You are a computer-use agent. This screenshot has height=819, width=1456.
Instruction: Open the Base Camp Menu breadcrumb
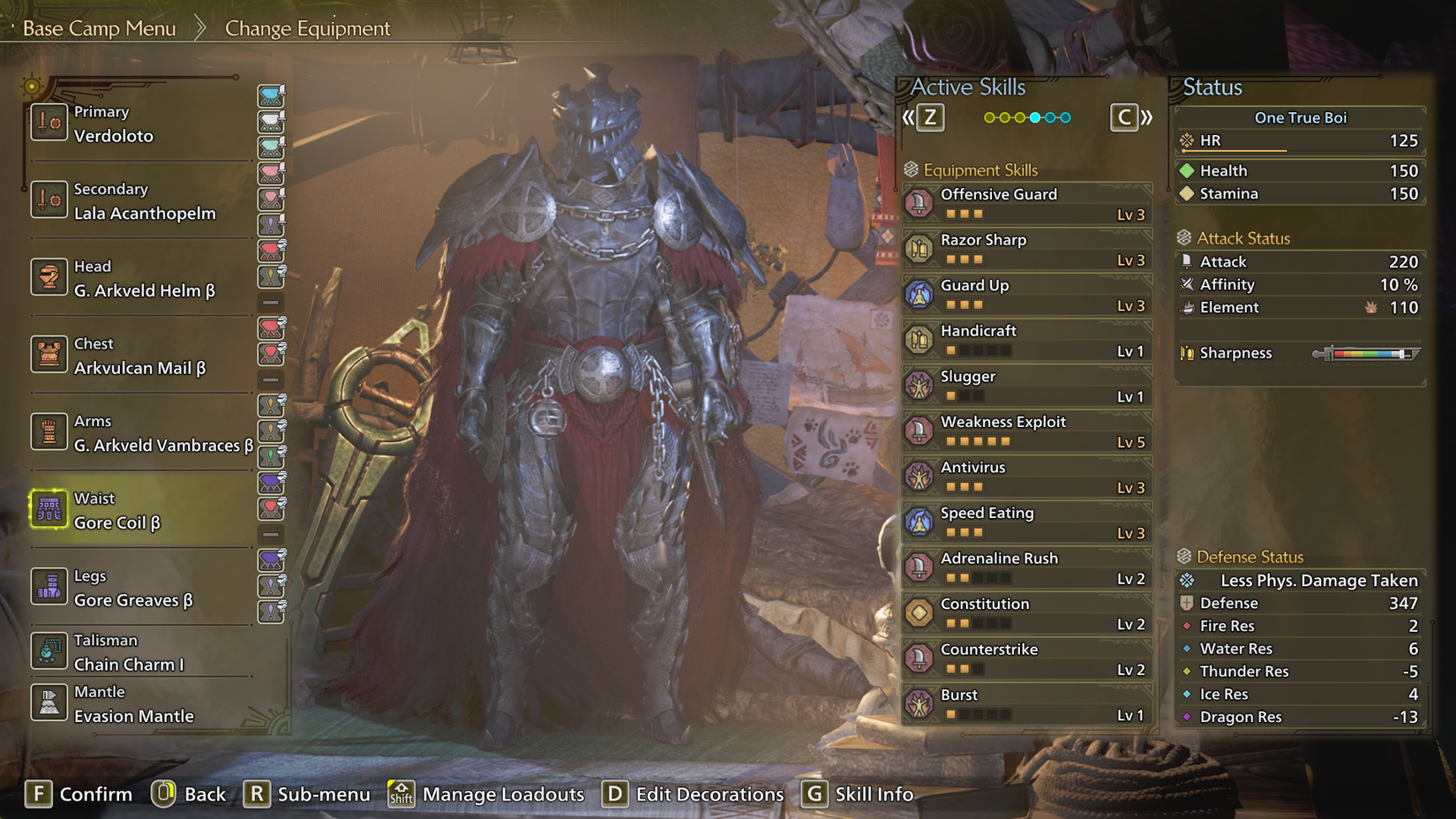(100, 27)
